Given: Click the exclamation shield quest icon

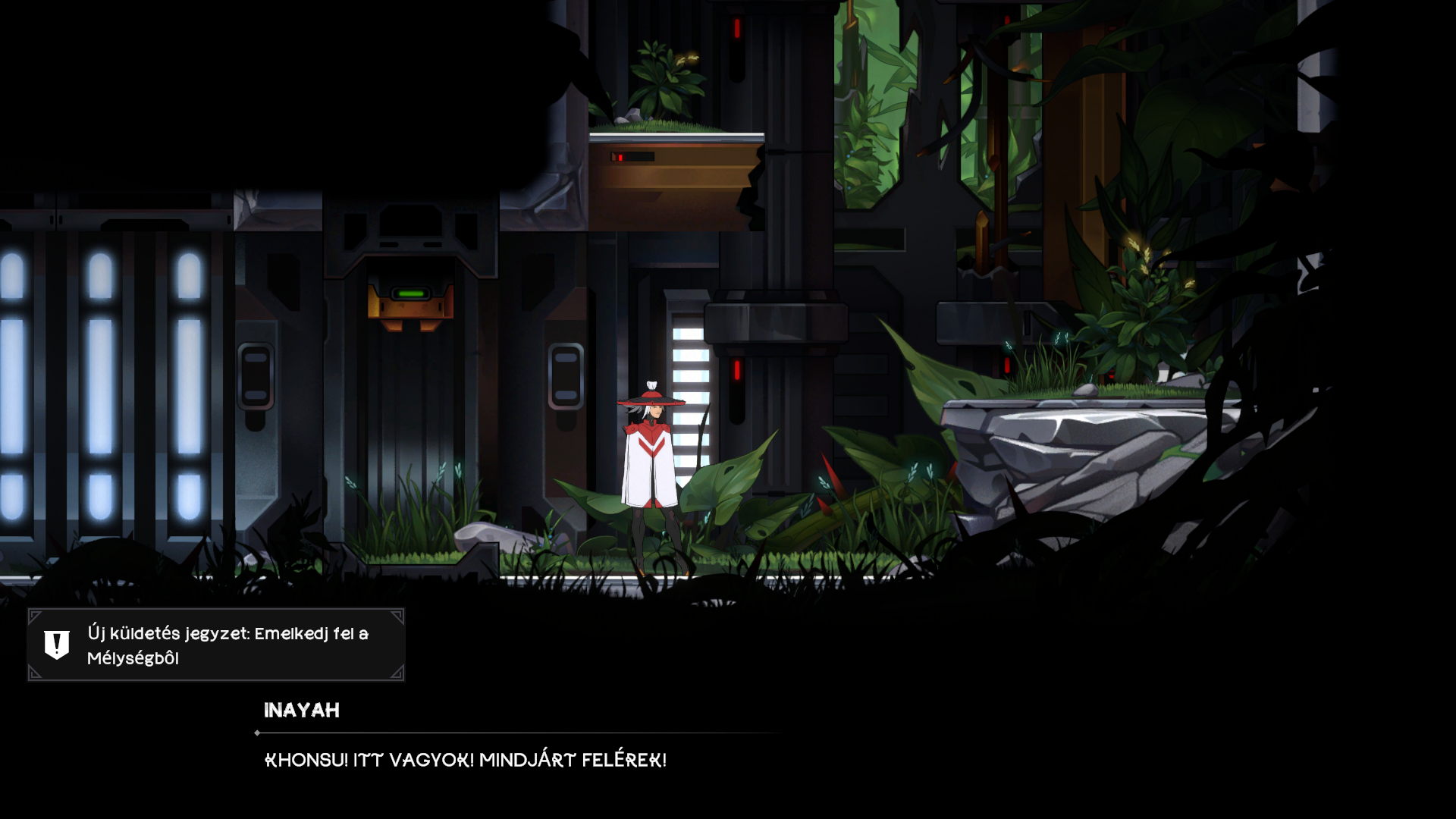Looking at the screenshot, I should point(57,645).
